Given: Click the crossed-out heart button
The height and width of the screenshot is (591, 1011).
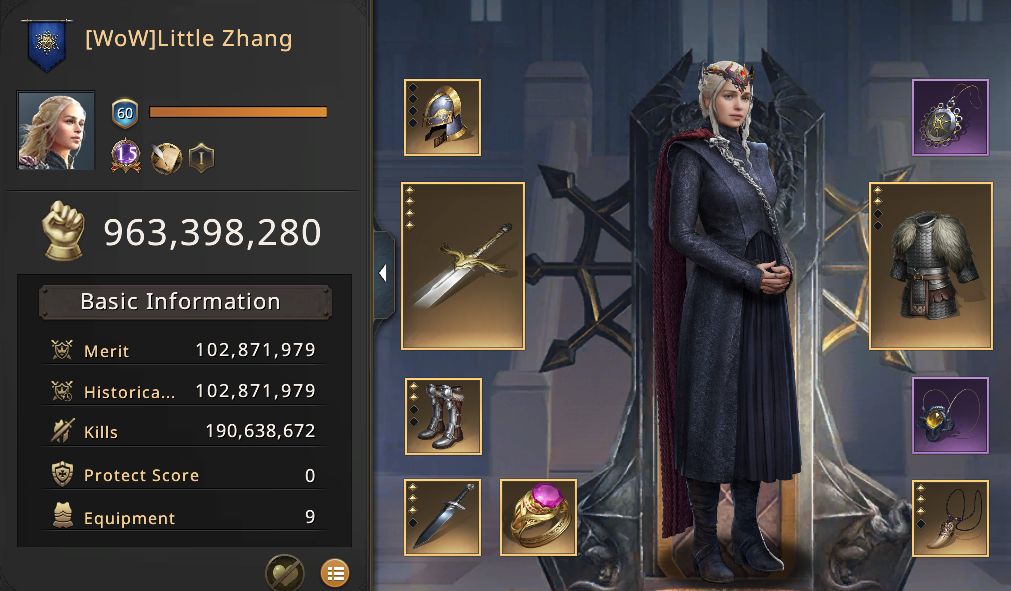Looking at the screenshot, I should (284, 573).
